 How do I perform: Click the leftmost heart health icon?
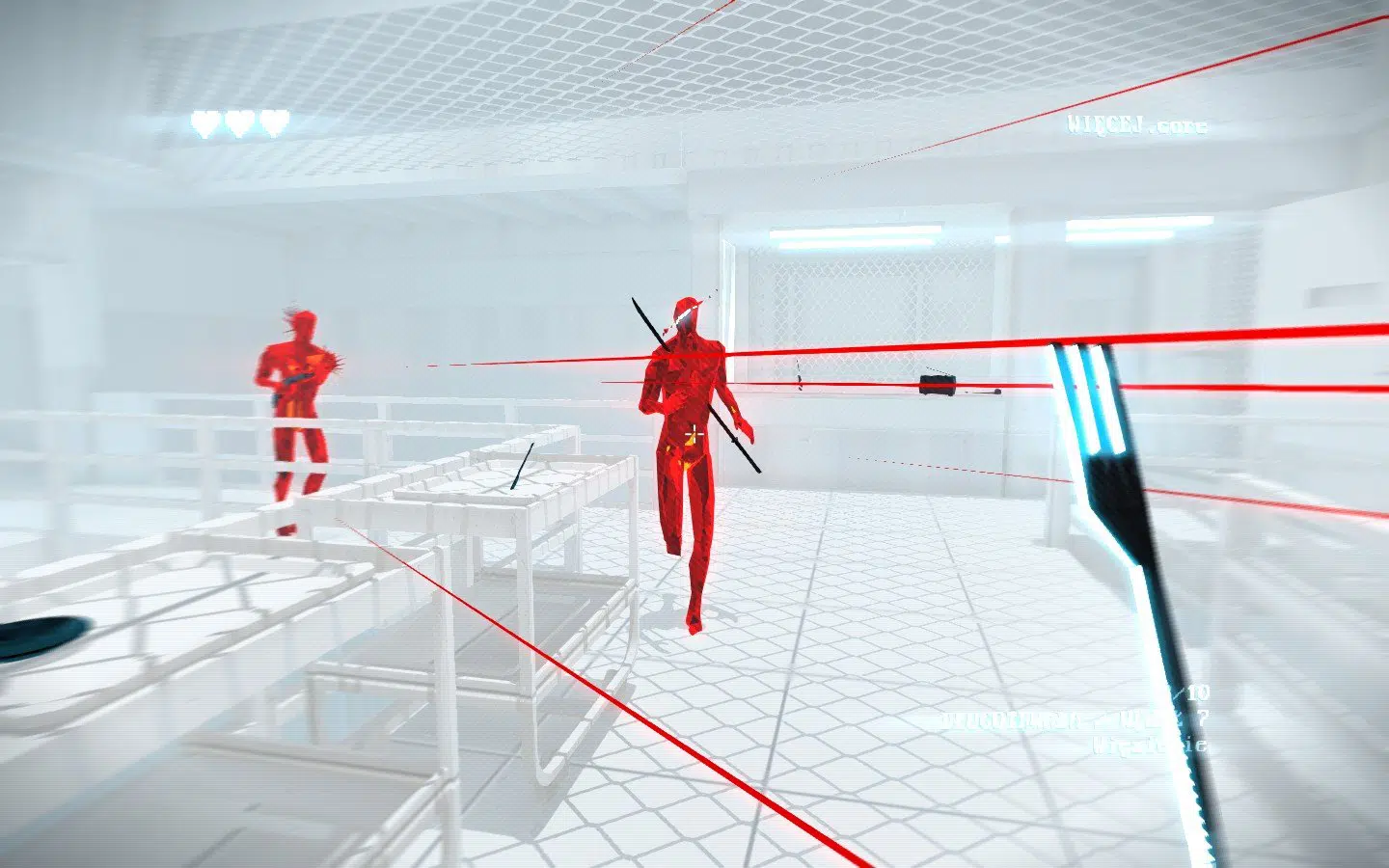click(x=208, y=122)
